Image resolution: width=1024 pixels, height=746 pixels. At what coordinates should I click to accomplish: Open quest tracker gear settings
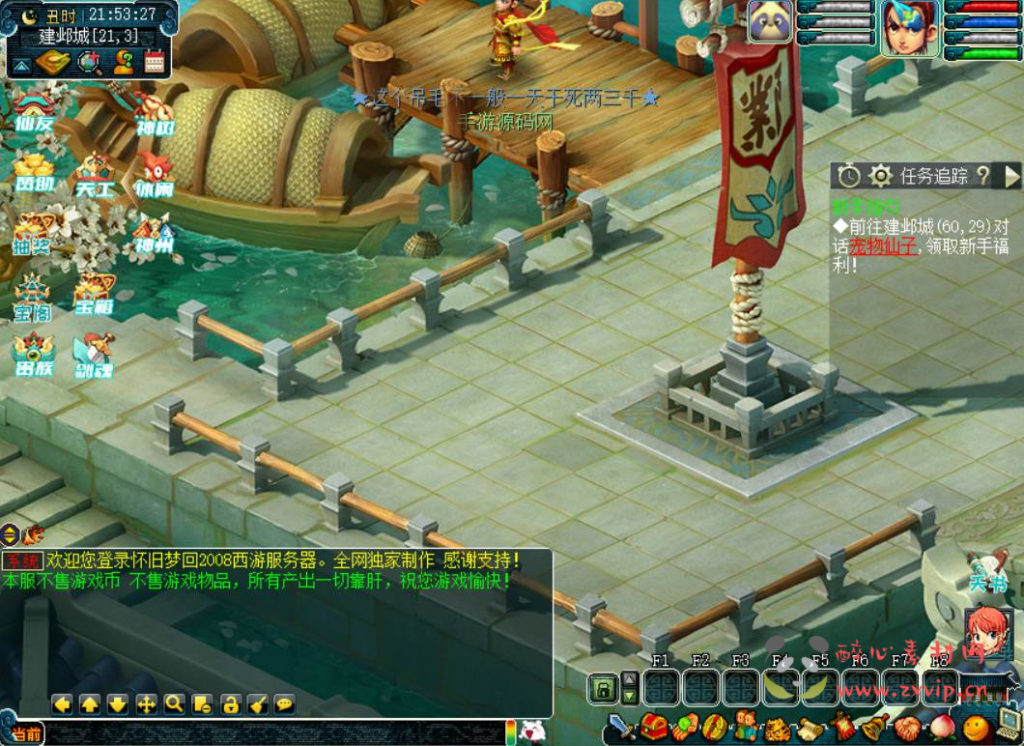coord(880,176)
